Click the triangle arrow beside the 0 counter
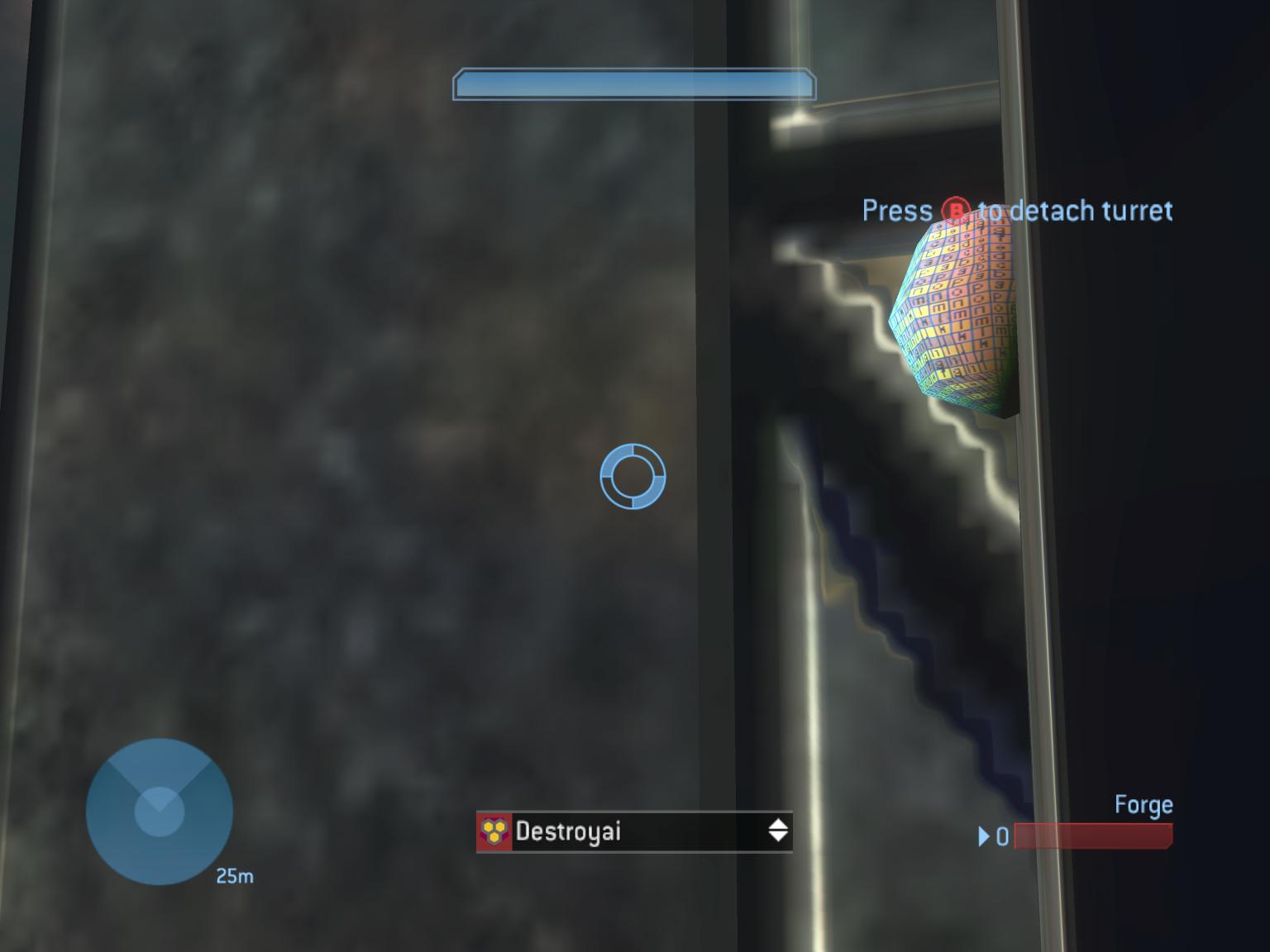 pyautogui.click(x=984, y=838)
